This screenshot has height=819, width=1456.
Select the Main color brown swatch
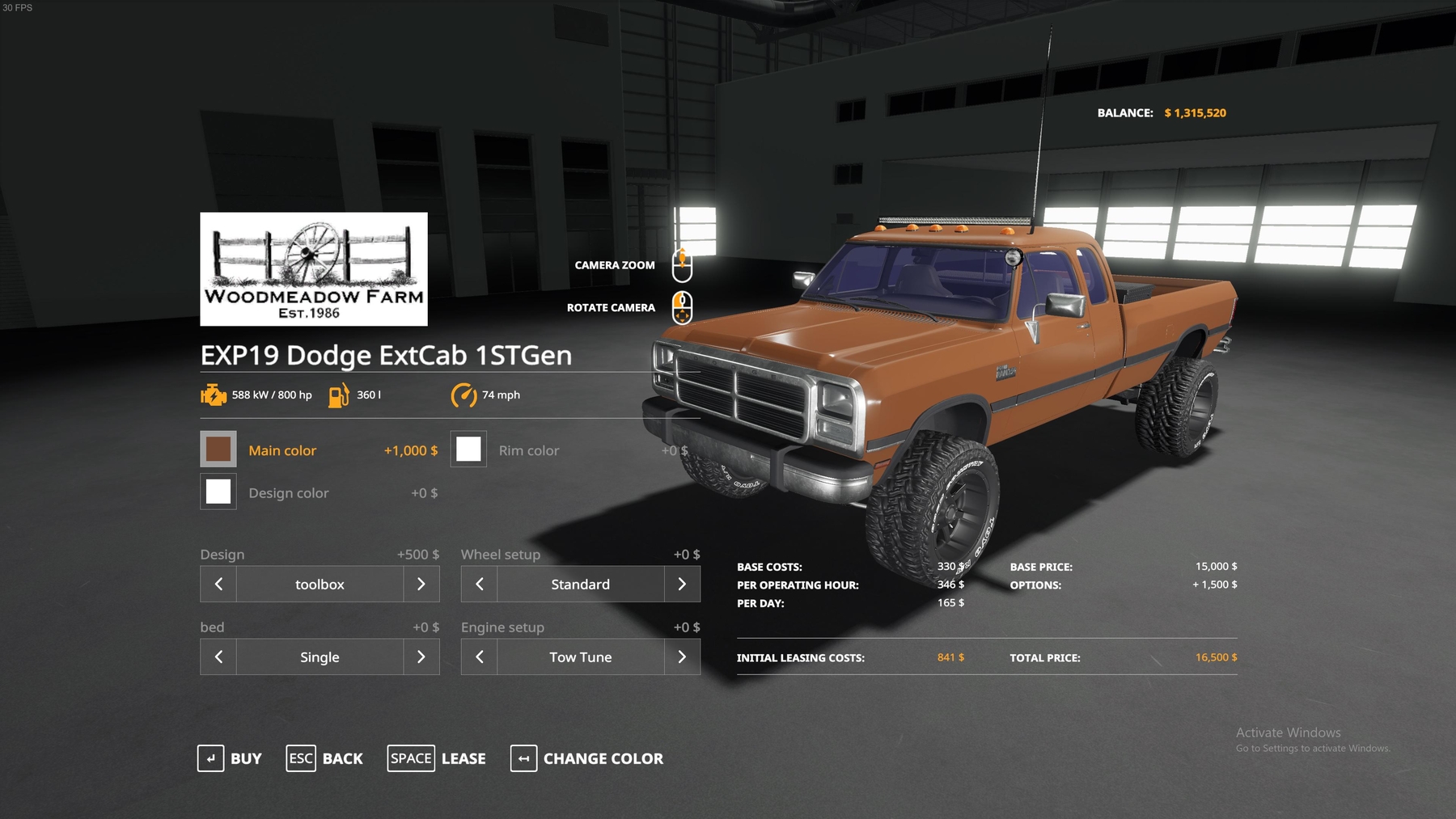(x=218, y=450)
